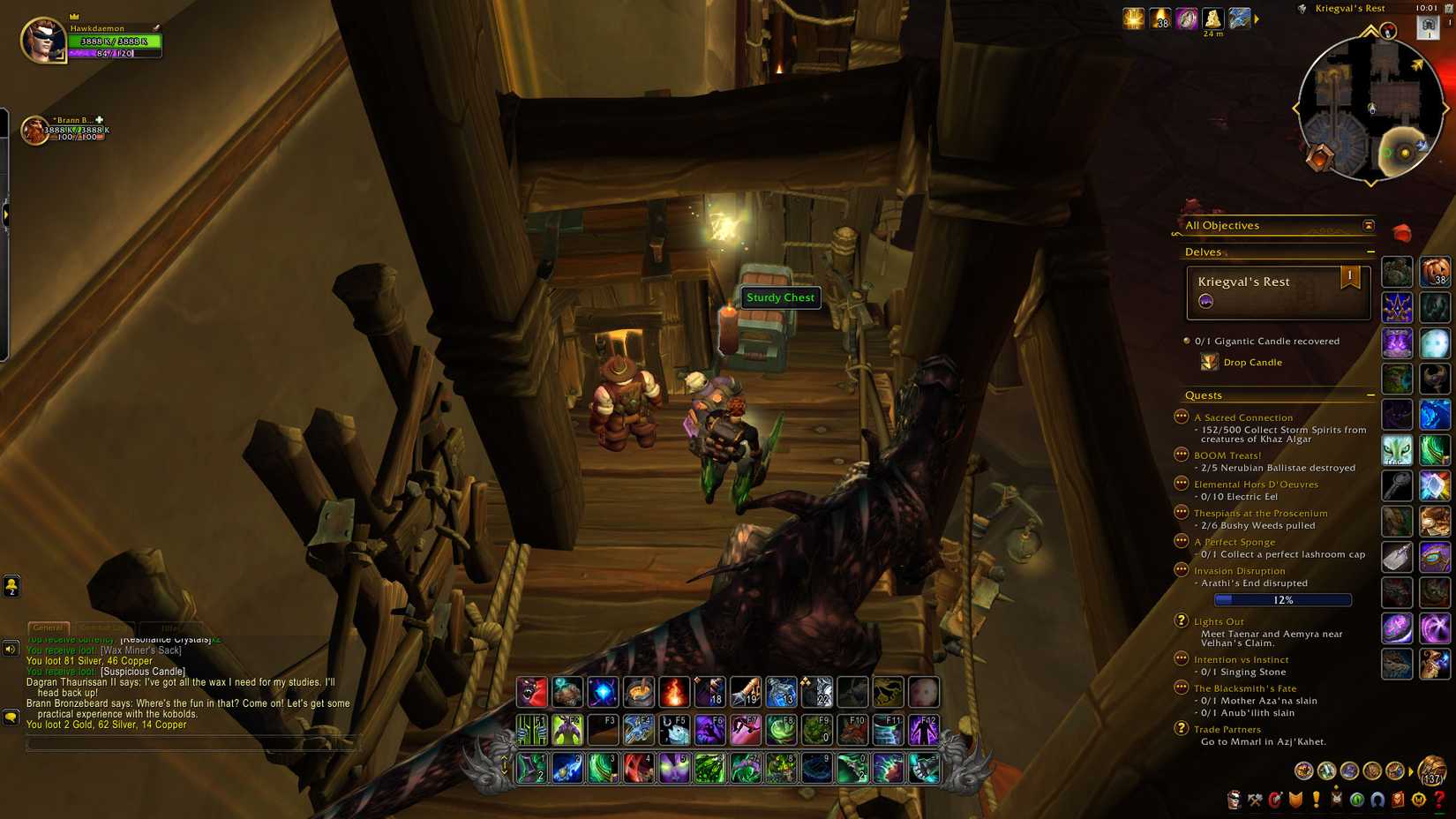Open the red question mark help menu
The width and height of the screenshot is (1456, 819).
1441,801
